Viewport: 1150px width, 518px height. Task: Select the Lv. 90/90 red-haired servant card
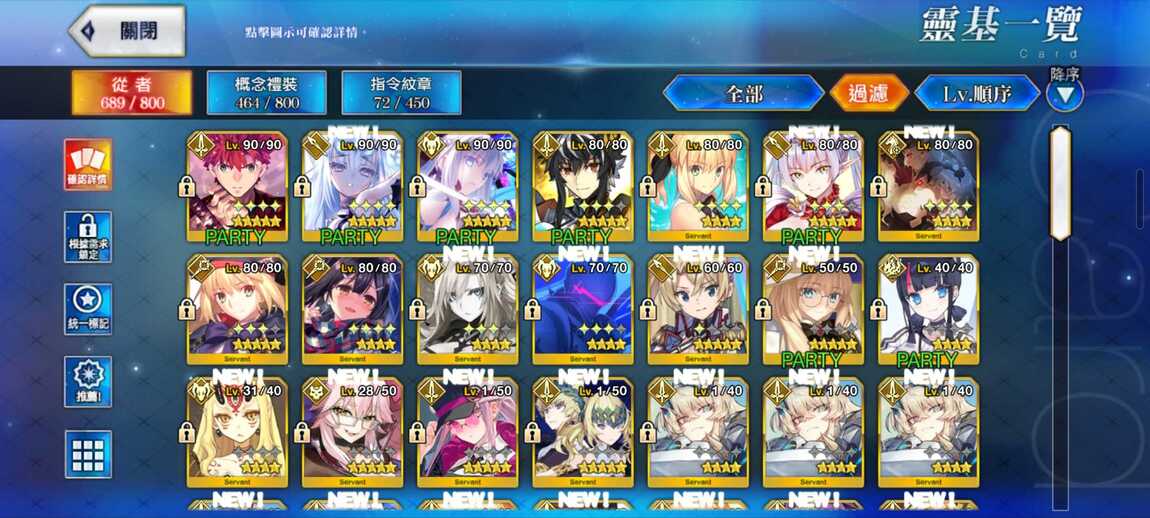pyautogui.click(x=237, y=186)
